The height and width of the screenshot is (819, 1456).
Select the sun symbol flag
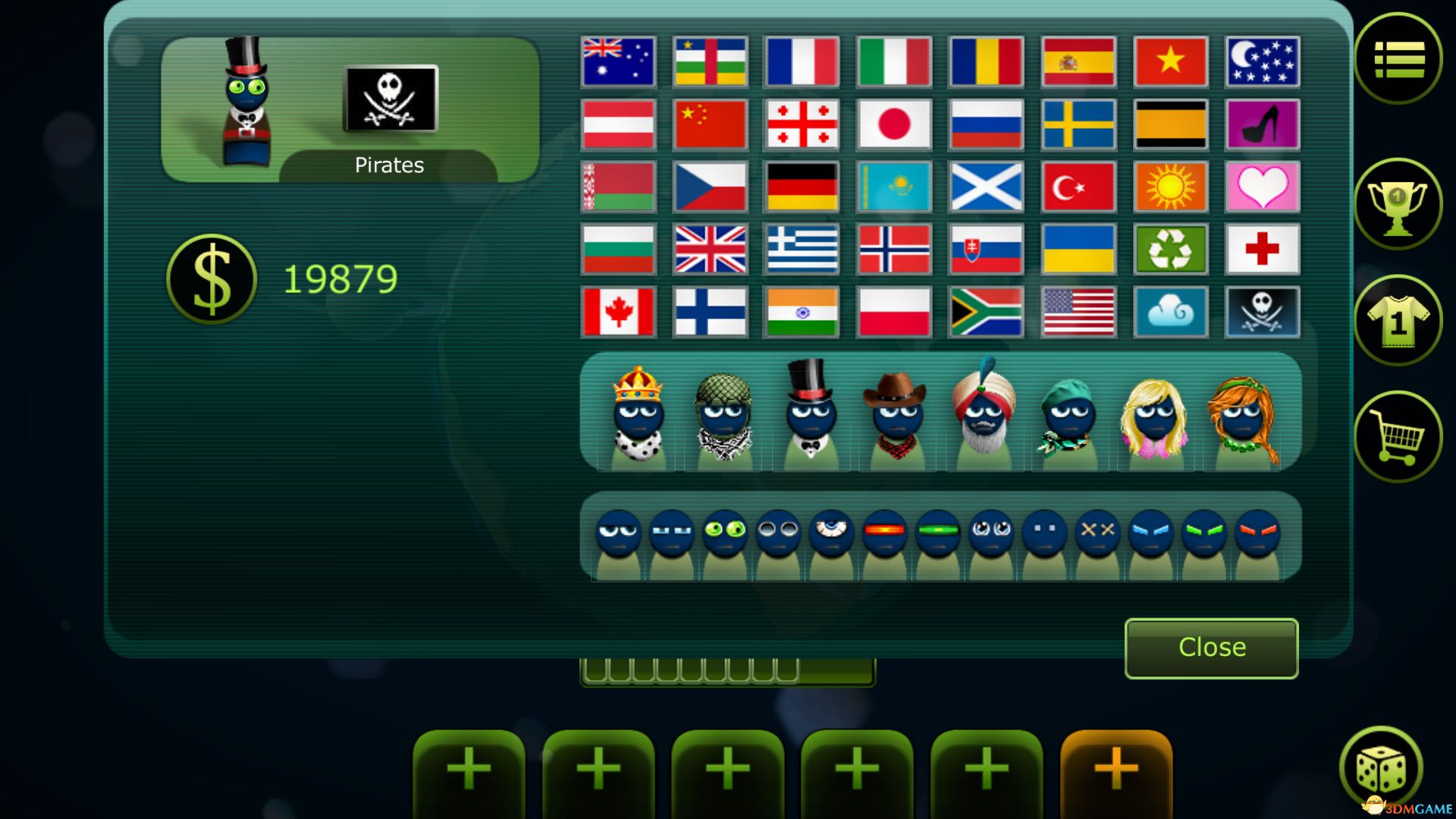point(1169,187)
